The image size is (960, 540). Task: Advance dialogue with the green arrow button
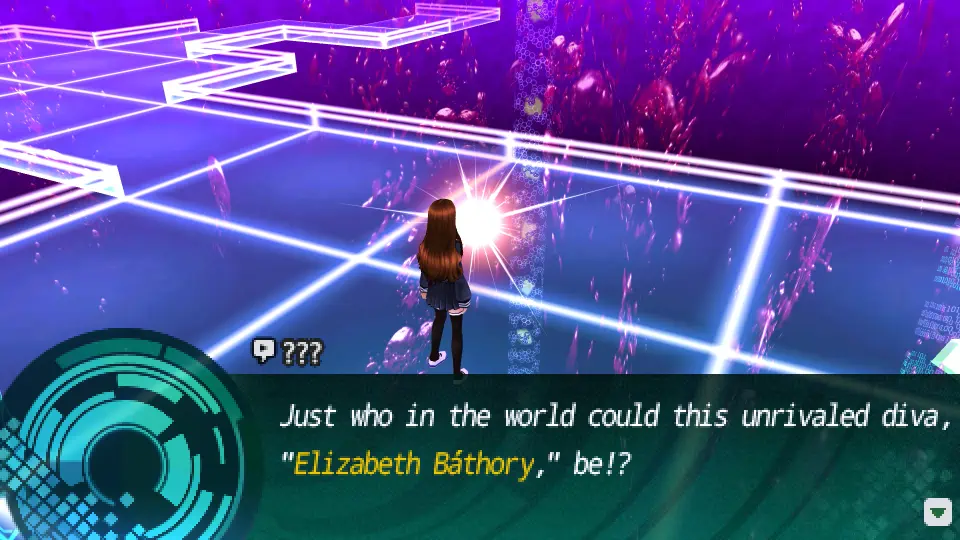[937, 512]
